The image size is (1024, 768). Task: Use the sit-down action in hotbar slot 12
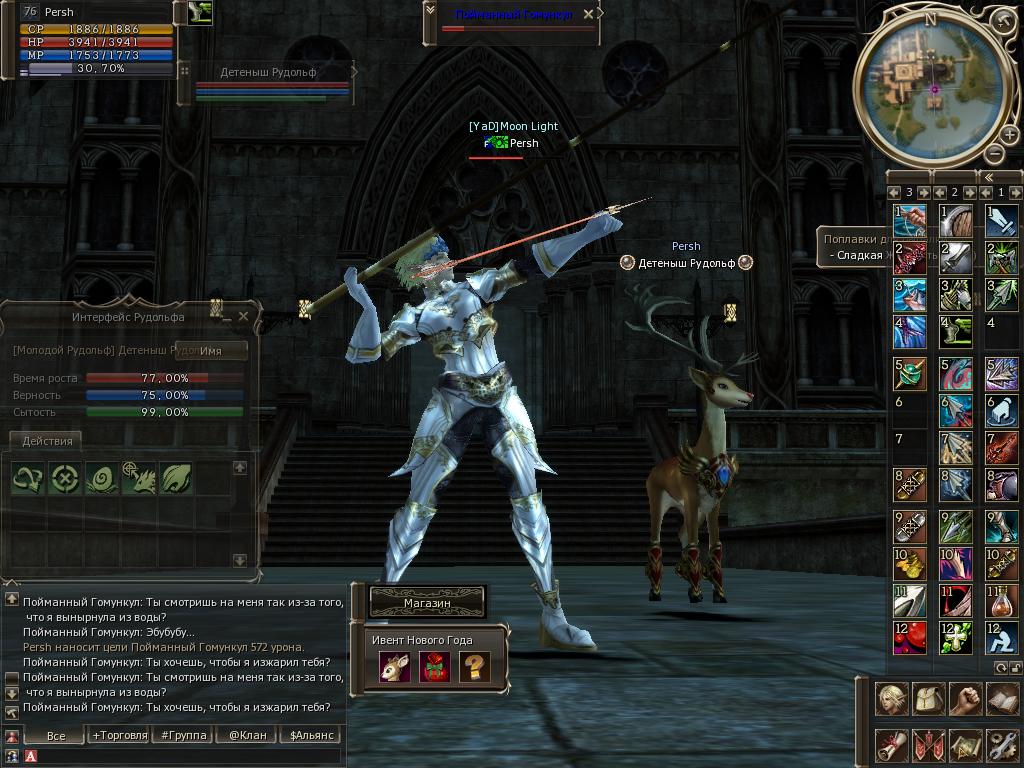tap(1002, 637)
